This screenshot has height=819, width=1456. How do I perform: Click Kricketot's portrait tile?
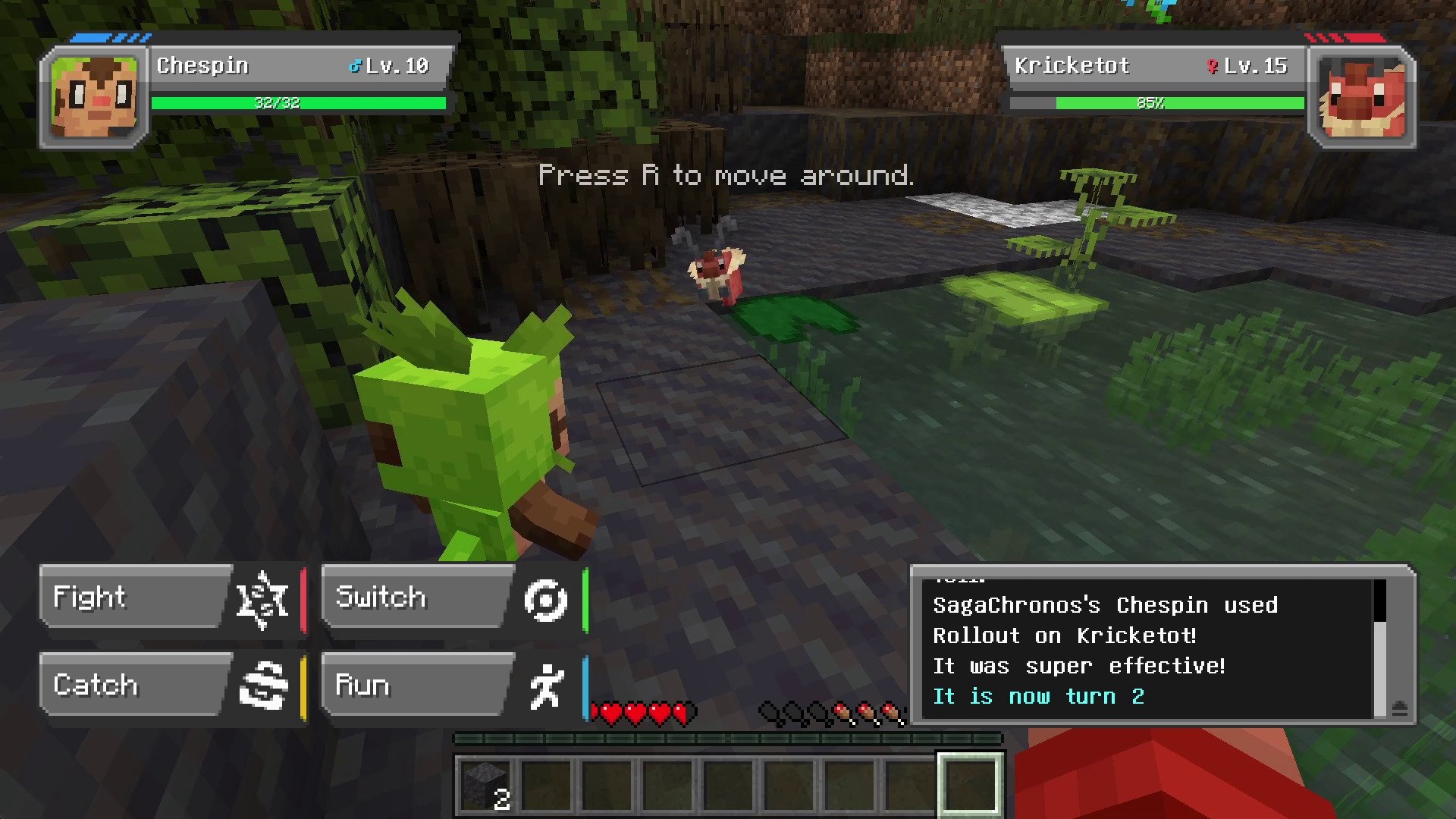point(1362,97)
